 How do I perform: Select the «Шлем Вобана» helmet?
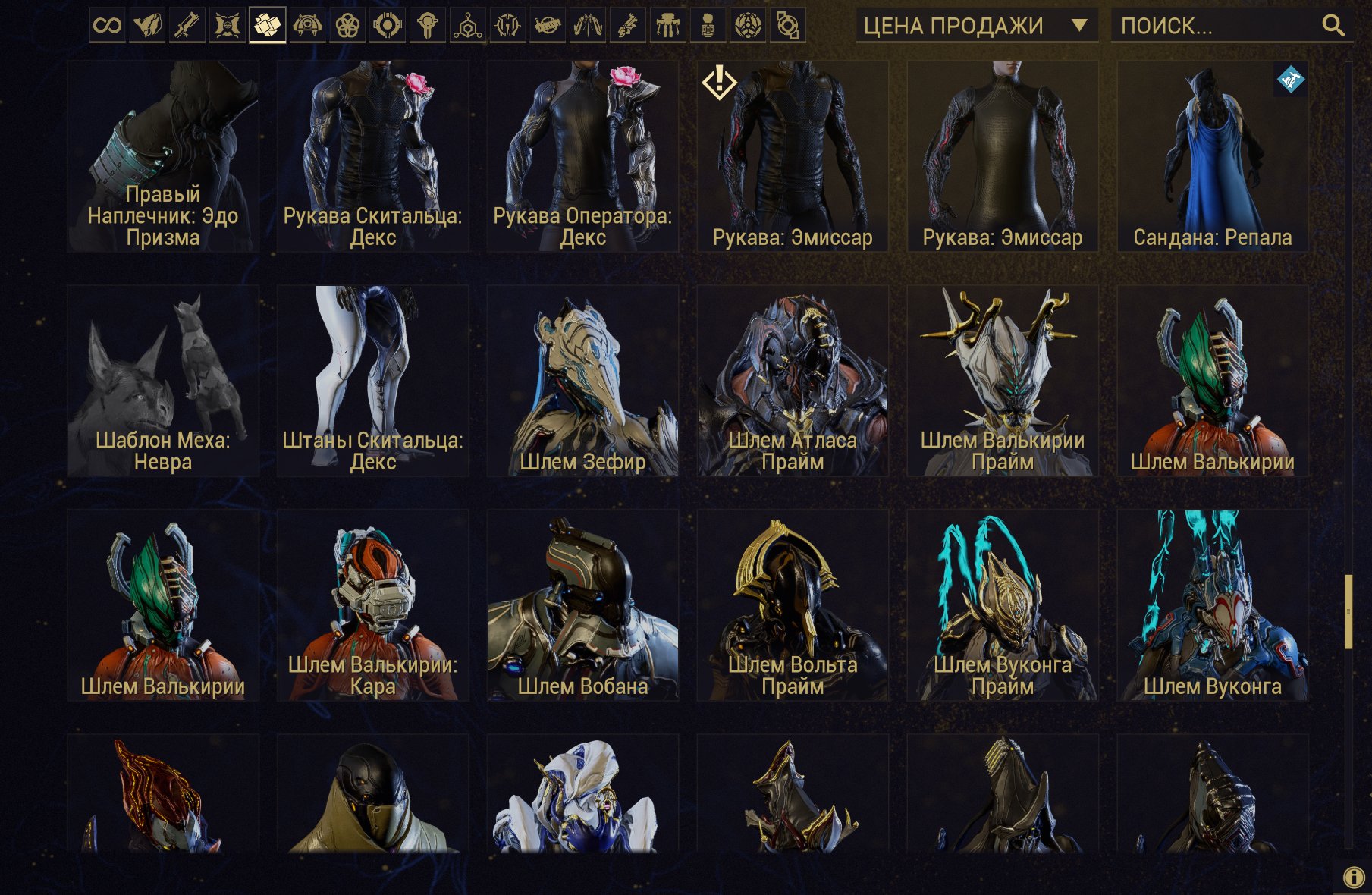point(582,605)
